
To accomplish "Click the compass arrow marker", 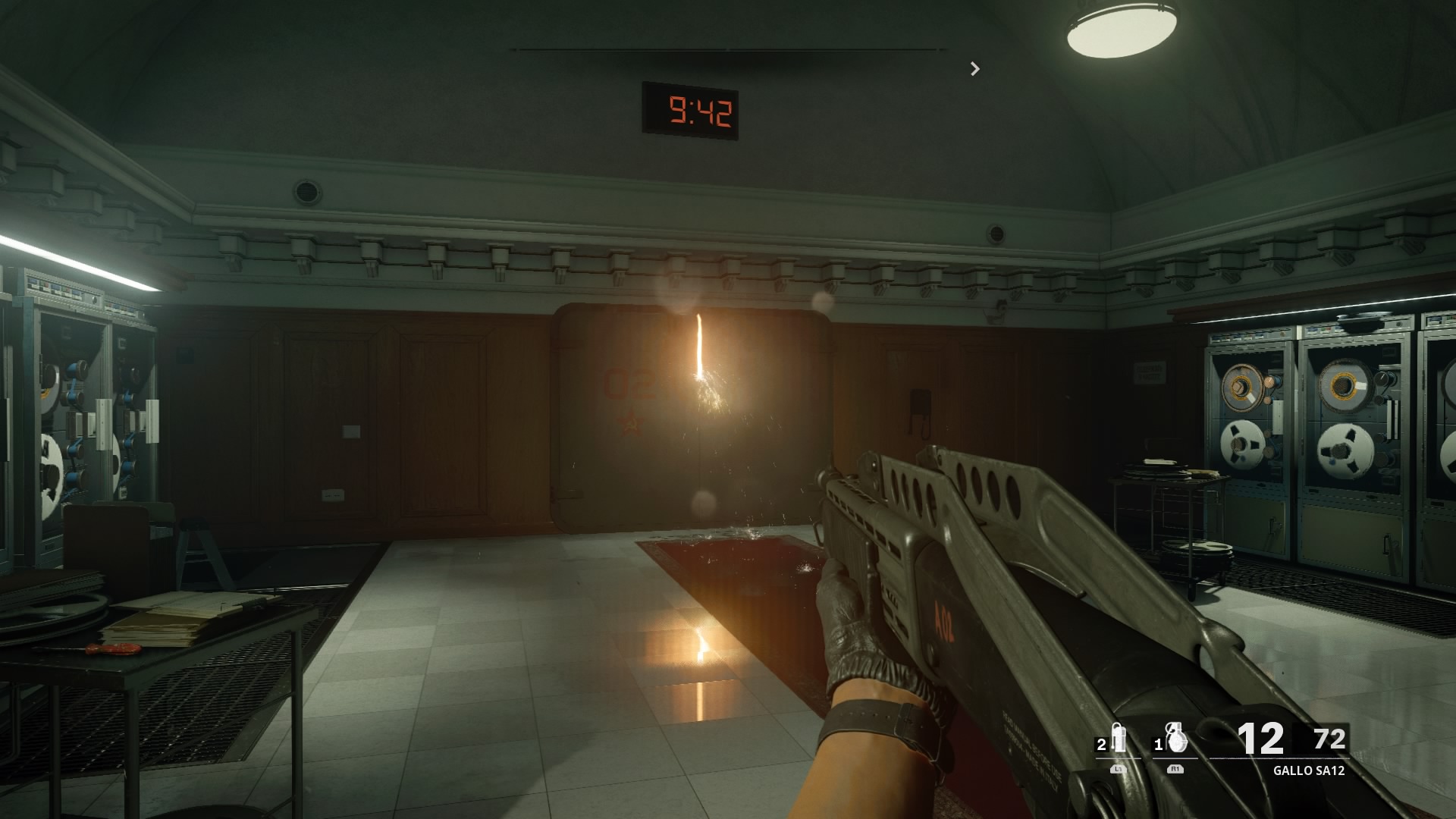I will coord(975,69).
